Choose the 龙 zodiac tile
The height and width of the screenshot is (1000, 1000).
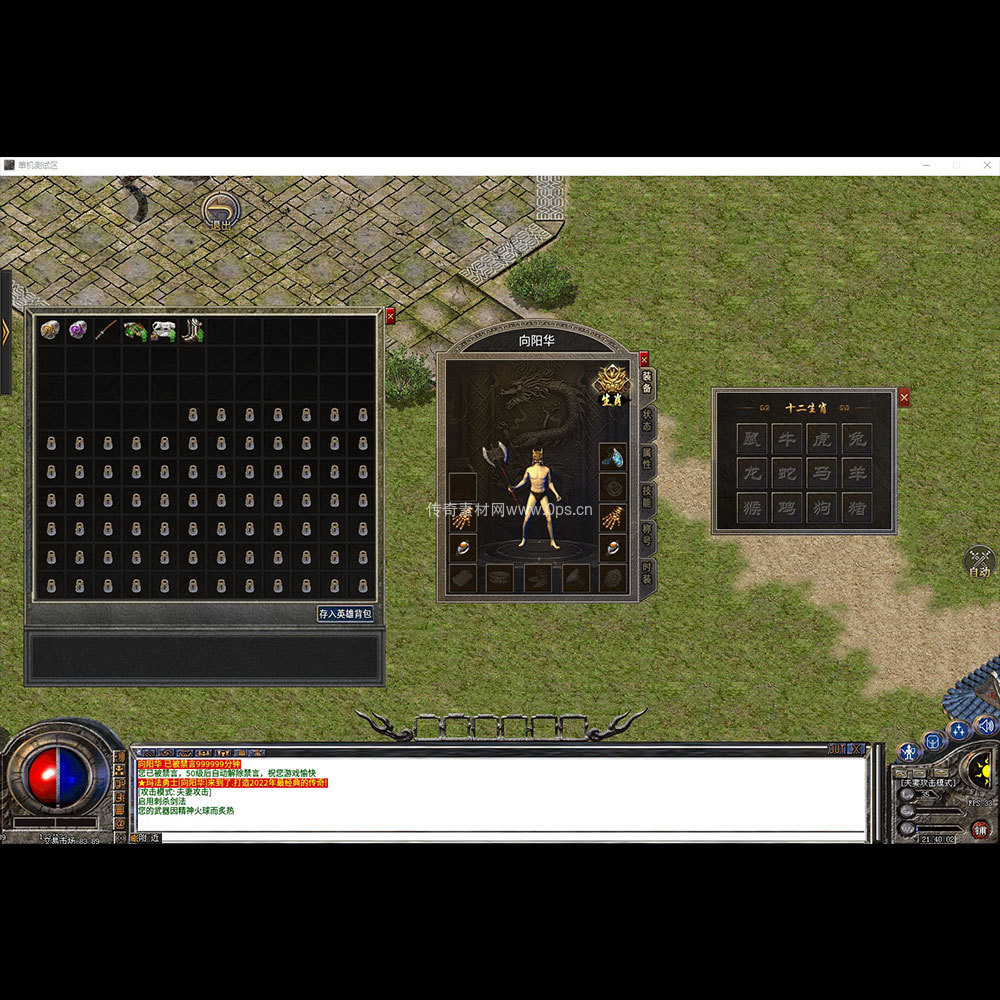tap(752, 473)
